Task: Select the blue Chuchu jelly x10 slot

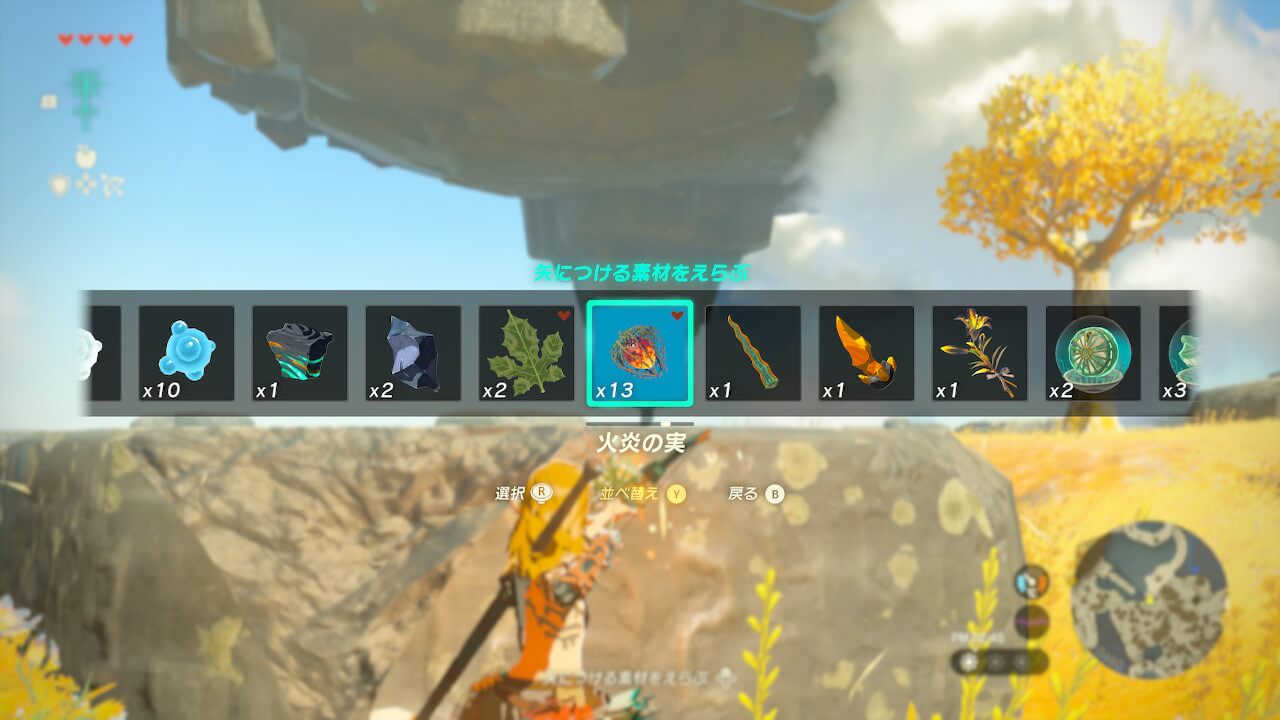Action: (x=186, y=353)
